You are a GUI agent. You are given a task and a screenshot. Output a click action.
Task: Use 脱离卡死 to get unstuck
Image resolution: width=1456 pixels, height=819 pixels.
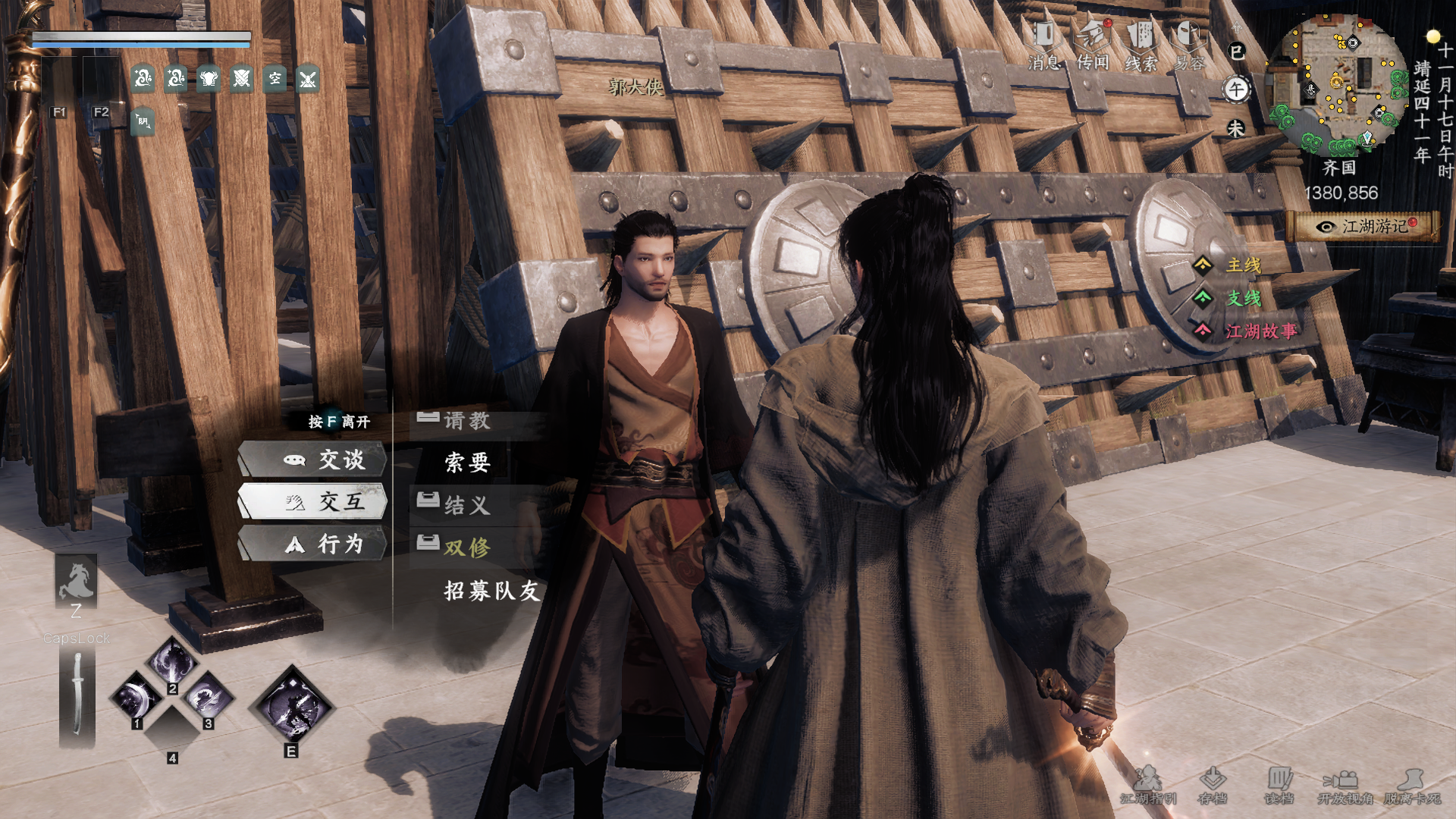(x=1412, y=786)
